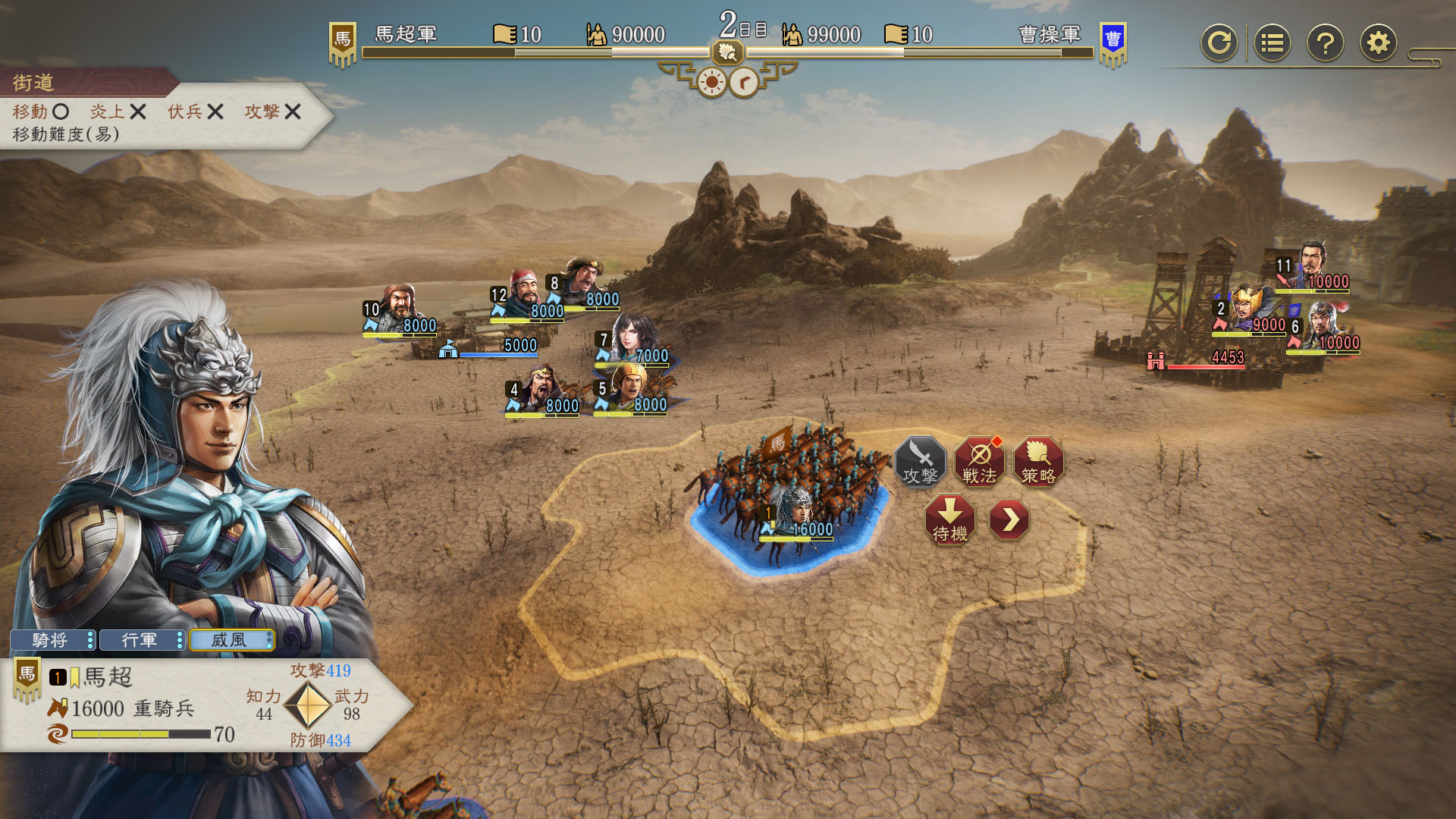Select the 騎将 trait tag
This screenshot has width=1456, height=819.
click(52, 640)
